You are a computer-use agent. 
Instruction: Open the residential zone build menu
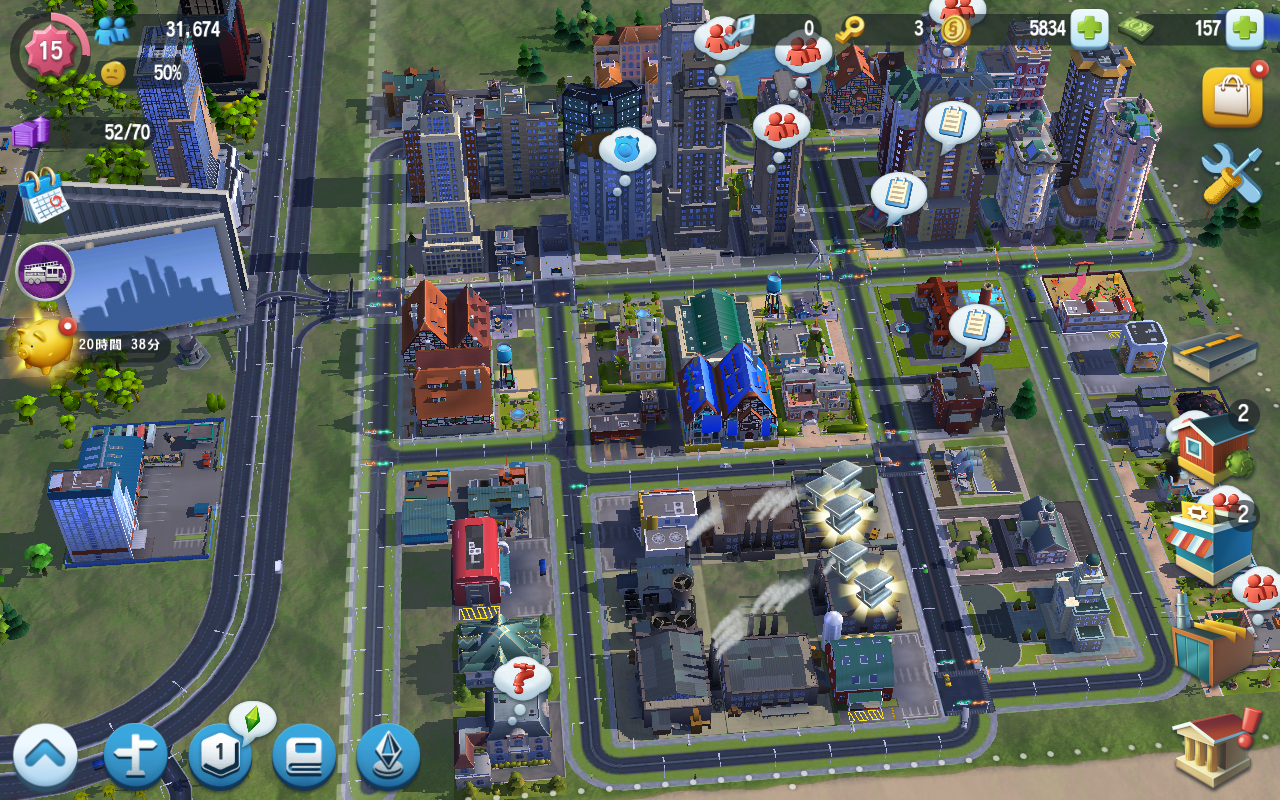[1213, 447]
